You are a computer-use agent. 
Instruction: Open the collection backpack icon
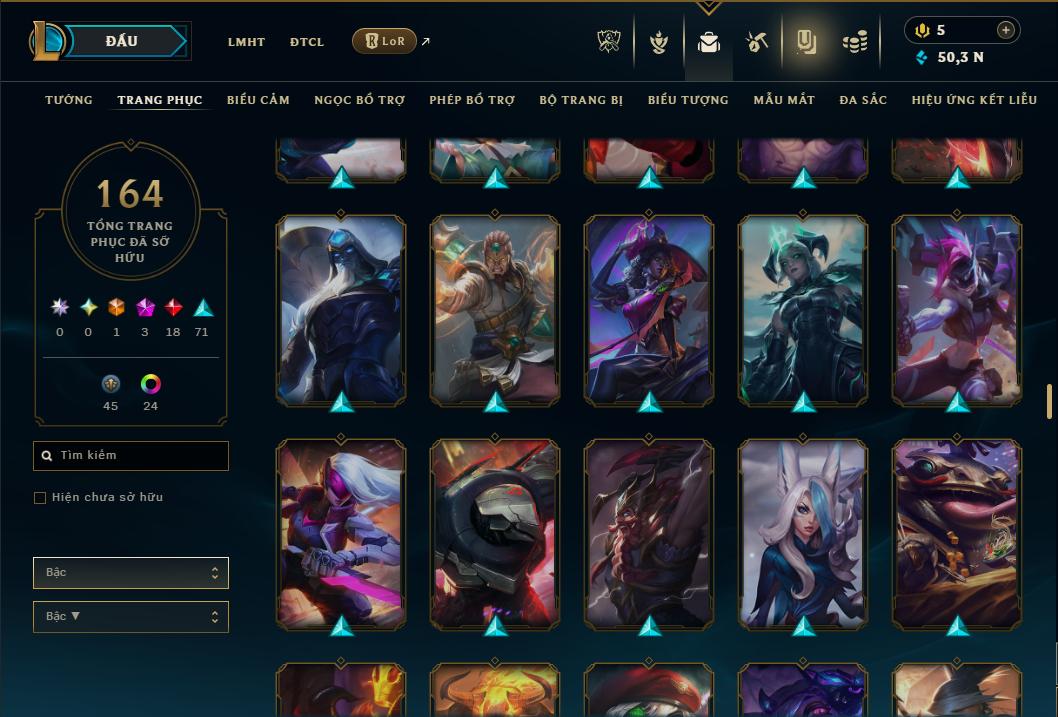click(x=709, y=42)
